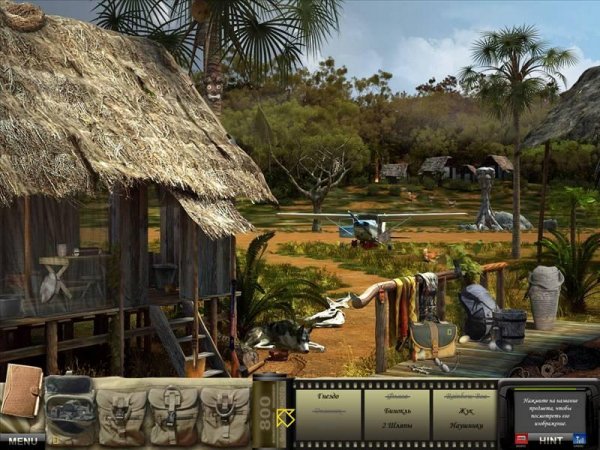Open the leather journal notebook
The height and width of the screenshot is (450, 600).
point(21,391)
